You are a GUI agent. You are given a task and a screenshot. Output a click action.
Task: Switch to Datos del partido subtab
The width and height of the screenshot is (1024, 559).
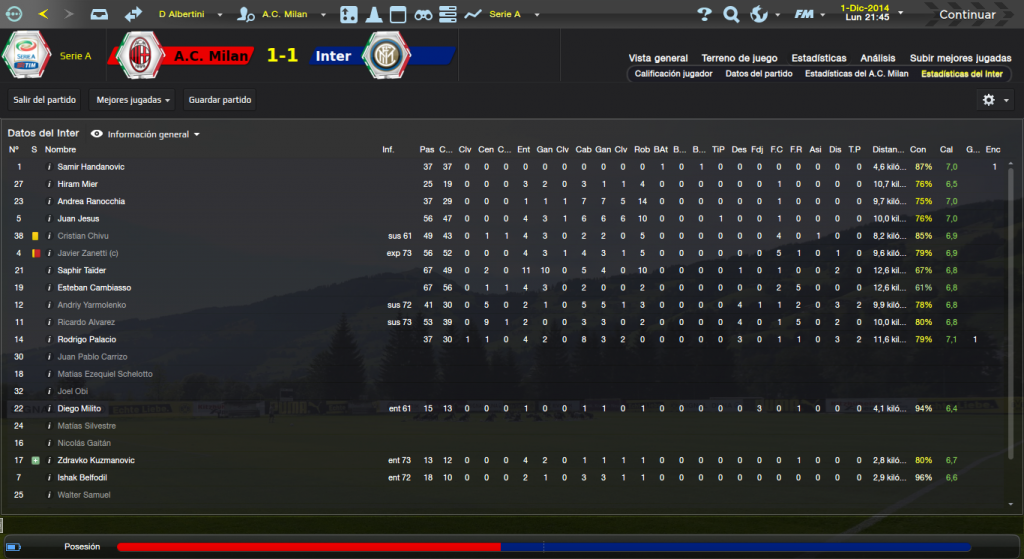point(758,74)
